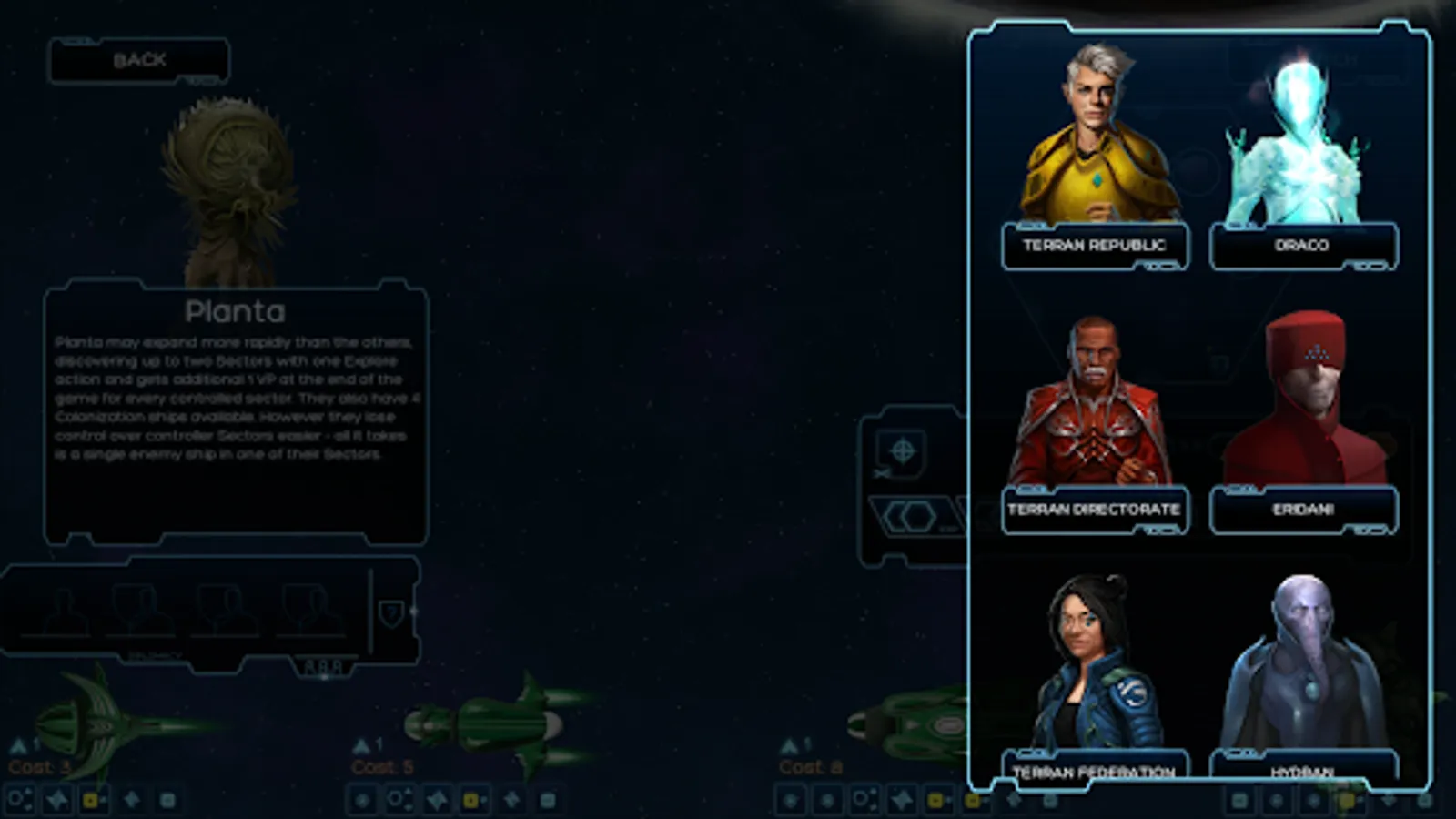Click the crossed swords icon near the reticle
The width and height of the screenshot is (1456, 819).
[881, 473]
